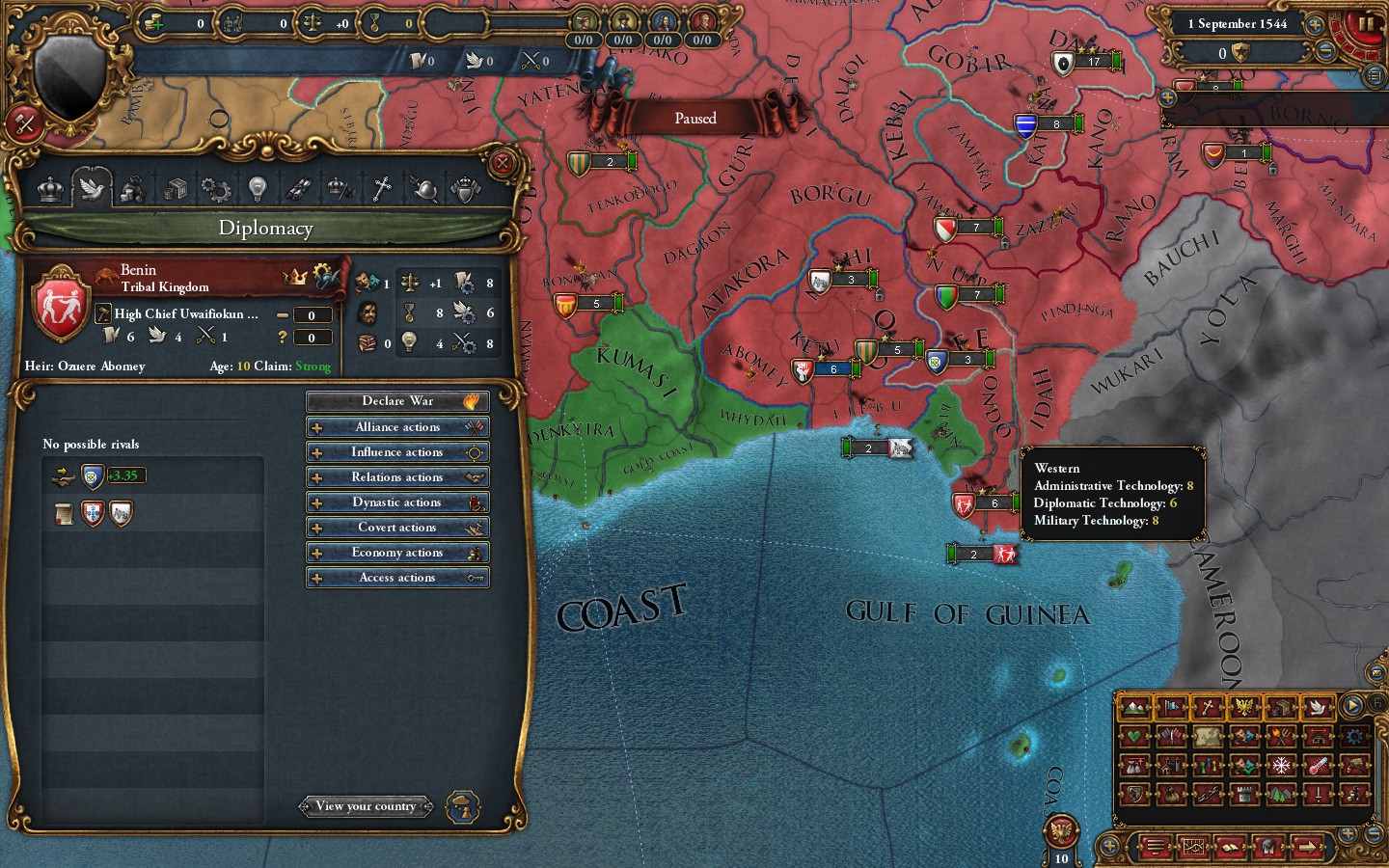Click the View your country button
Screen dimensions: 1389x868
pos(367,806)
